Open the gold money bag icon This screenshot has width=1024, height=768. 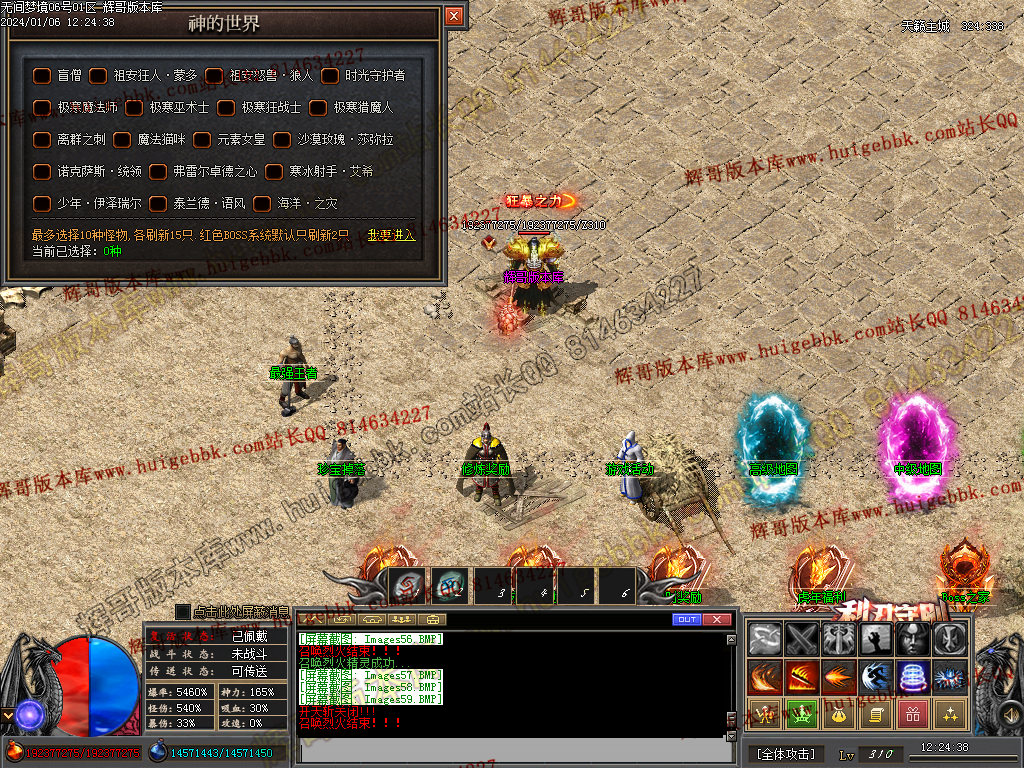point(839,714)
